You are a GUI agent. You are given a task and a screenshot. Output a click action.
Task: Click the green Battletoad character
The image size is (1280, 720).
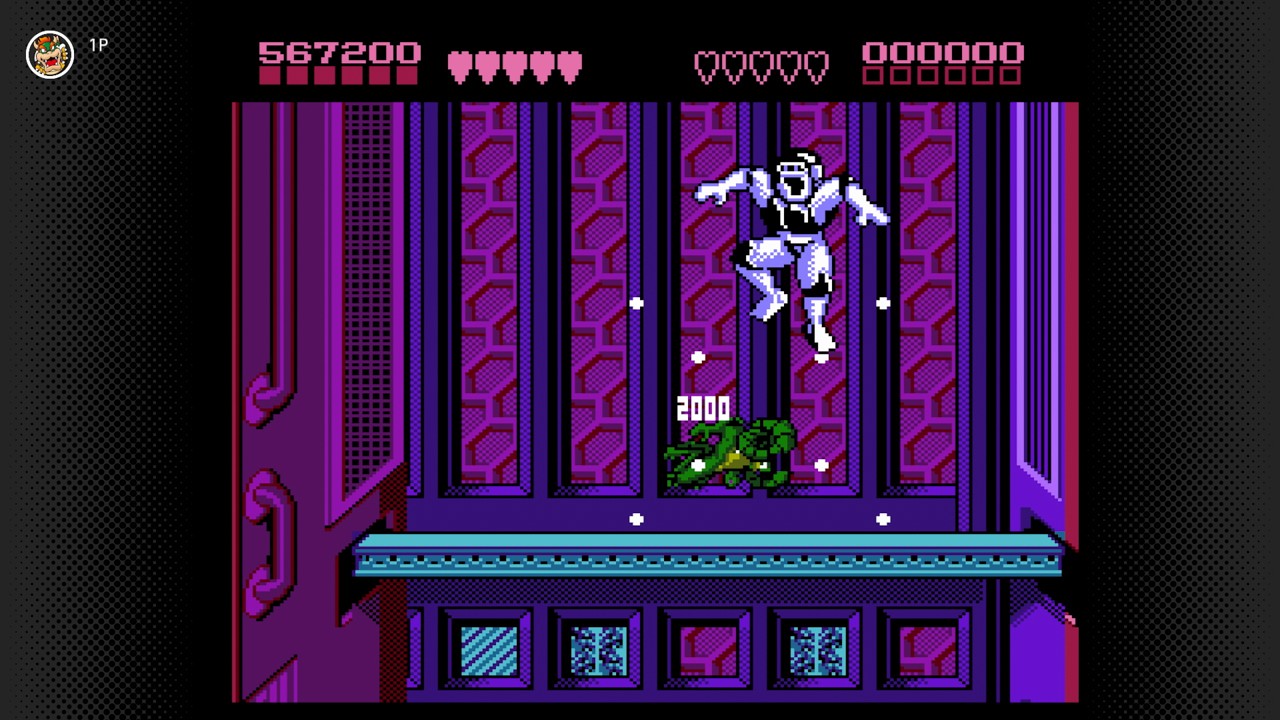tap(730, 455)
